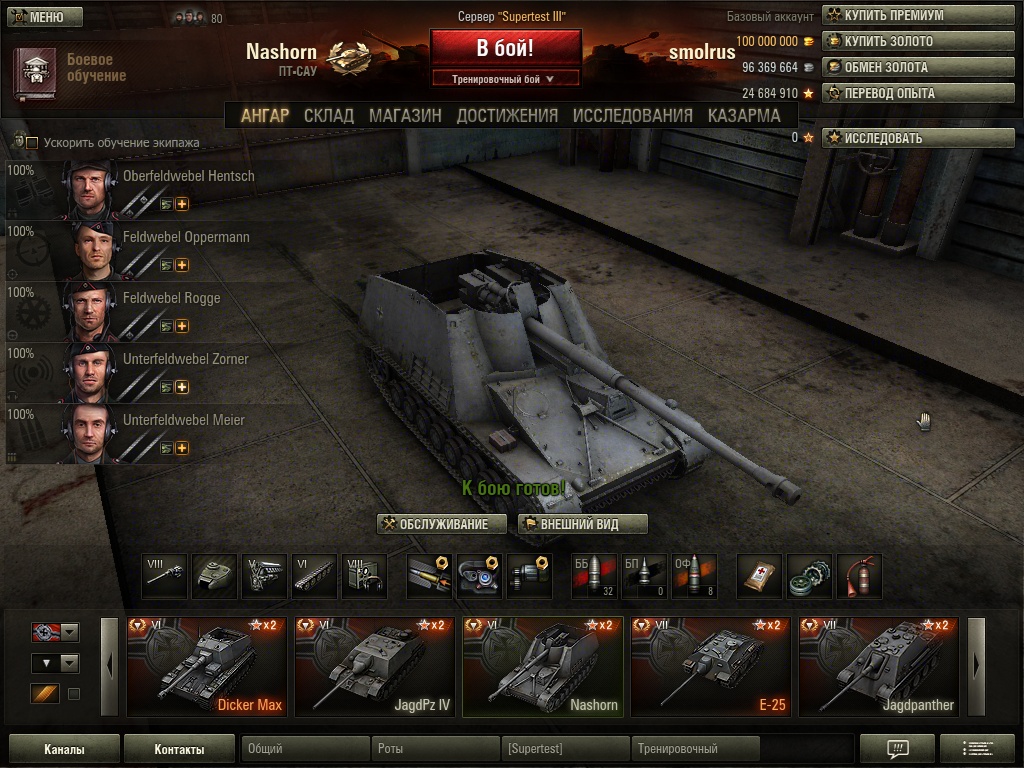Show the «Исследования» tab
1024x768 pixels.
(x=632, y=116)
